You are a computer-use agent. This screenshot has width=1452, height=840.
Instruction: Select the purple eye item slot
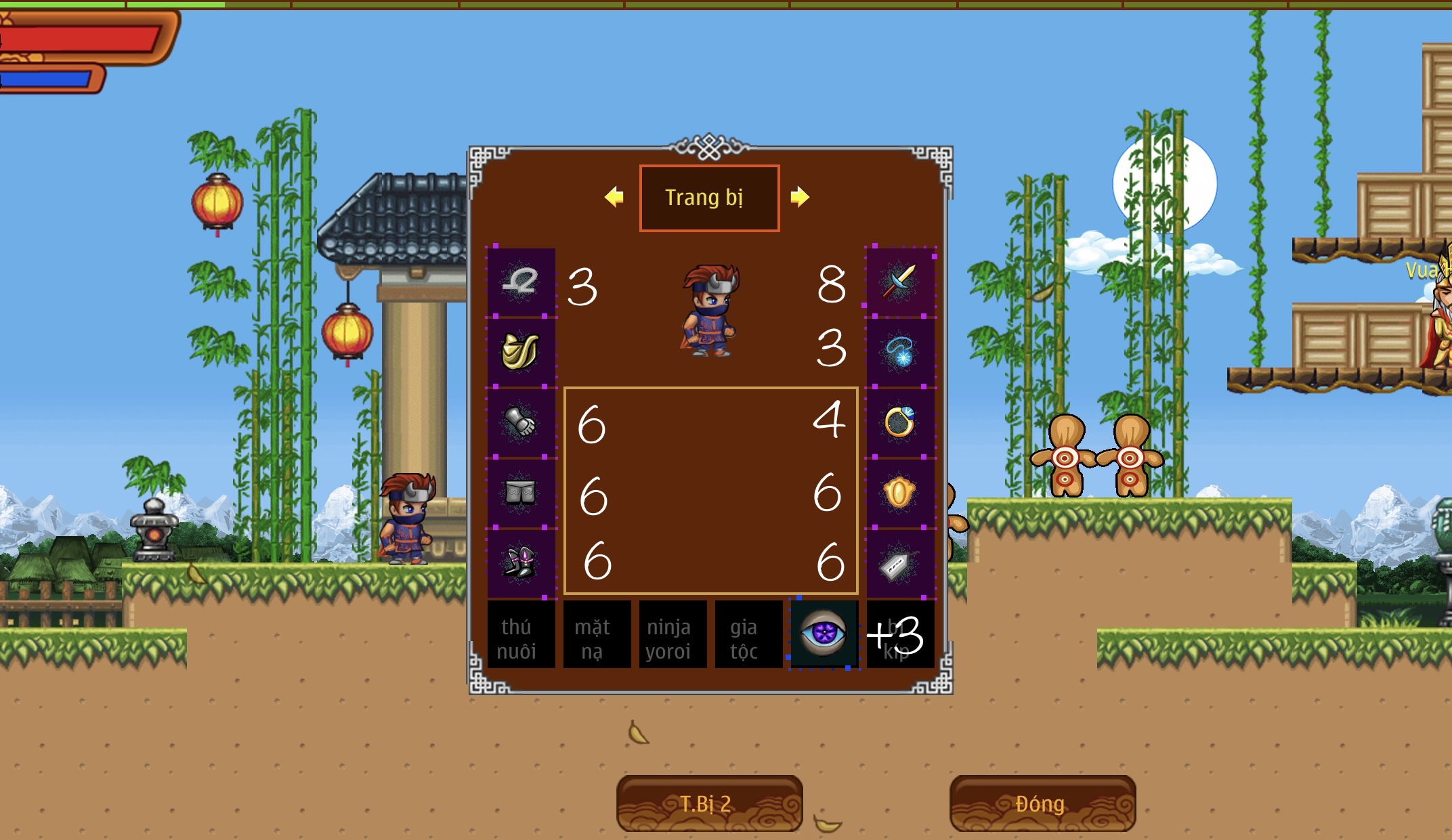pyautogui.click(x=824, y=635)
